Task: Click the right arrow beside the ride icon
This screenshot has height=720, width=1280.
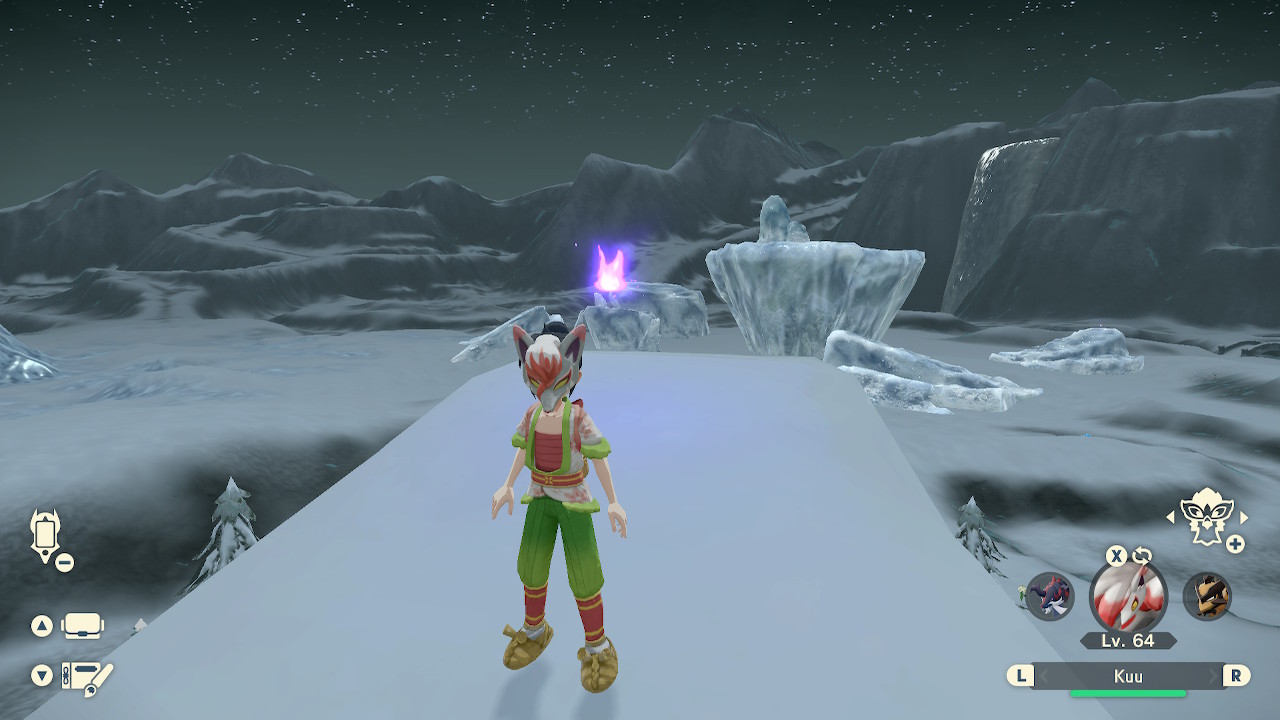Action: point(1244,517)
